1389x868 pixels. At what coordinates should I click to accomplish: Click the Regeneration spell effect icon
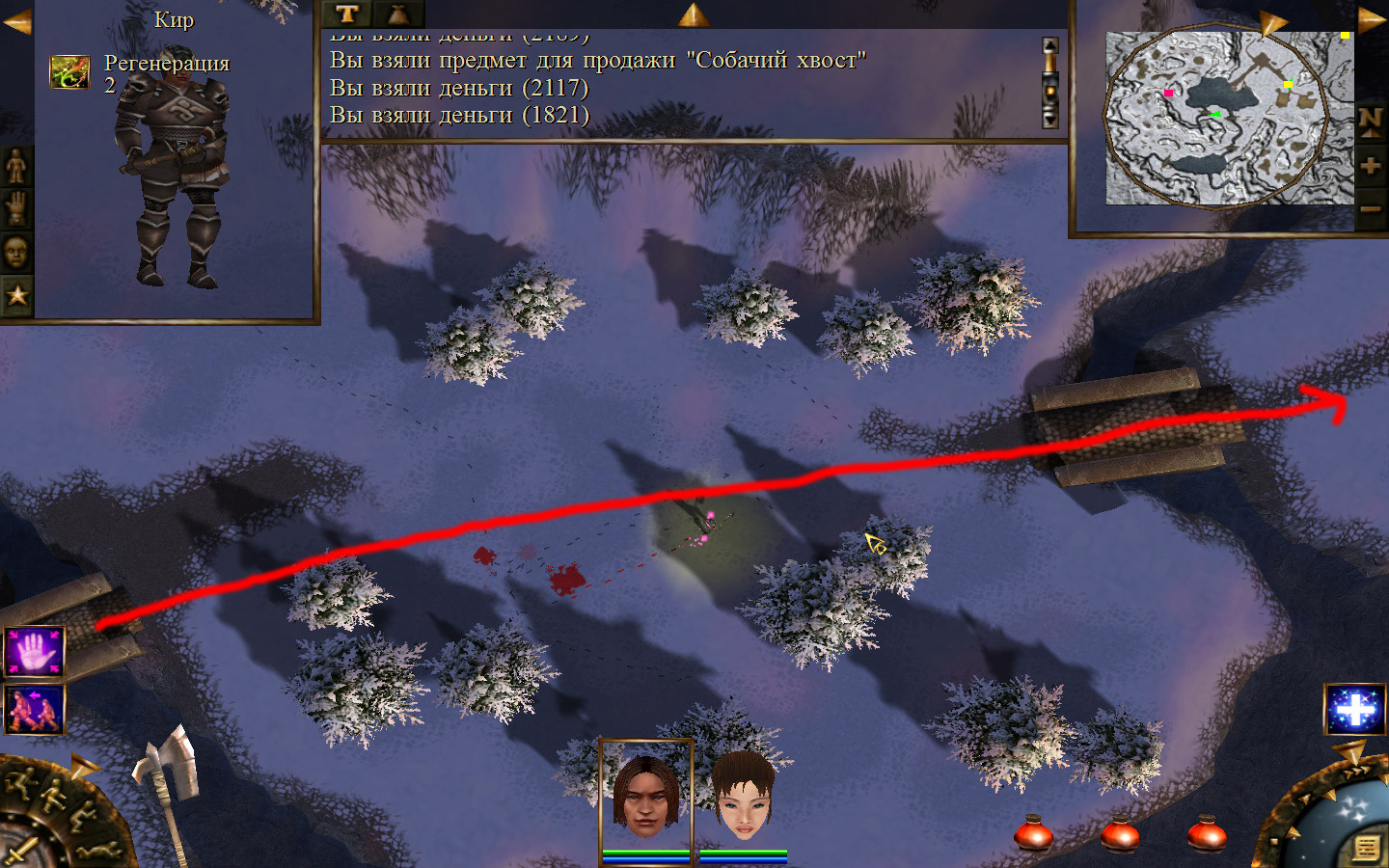coord(69,72)
